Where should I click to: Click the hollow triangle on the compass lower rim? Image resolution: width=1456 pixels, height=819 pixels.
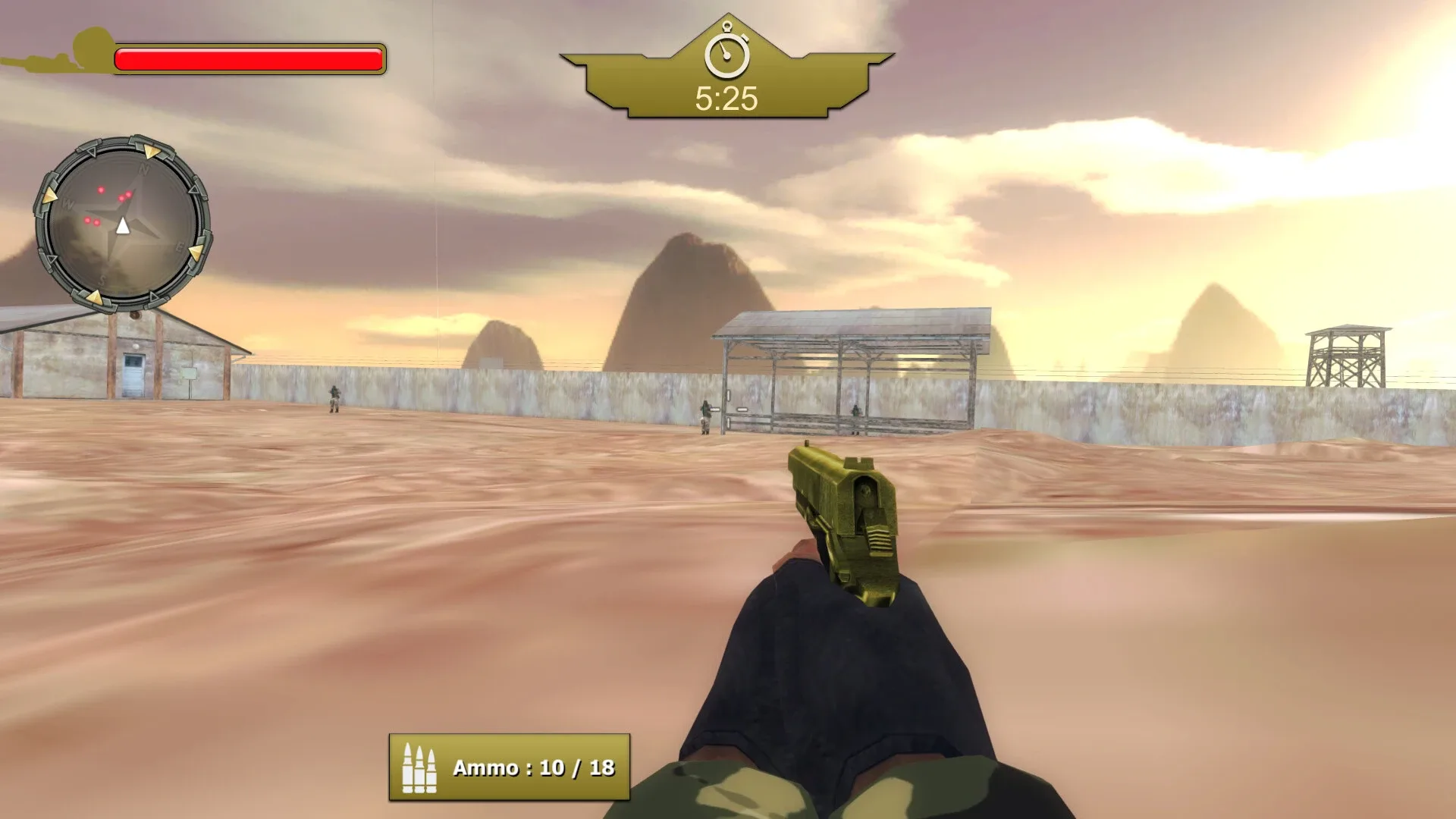[153, 296]
